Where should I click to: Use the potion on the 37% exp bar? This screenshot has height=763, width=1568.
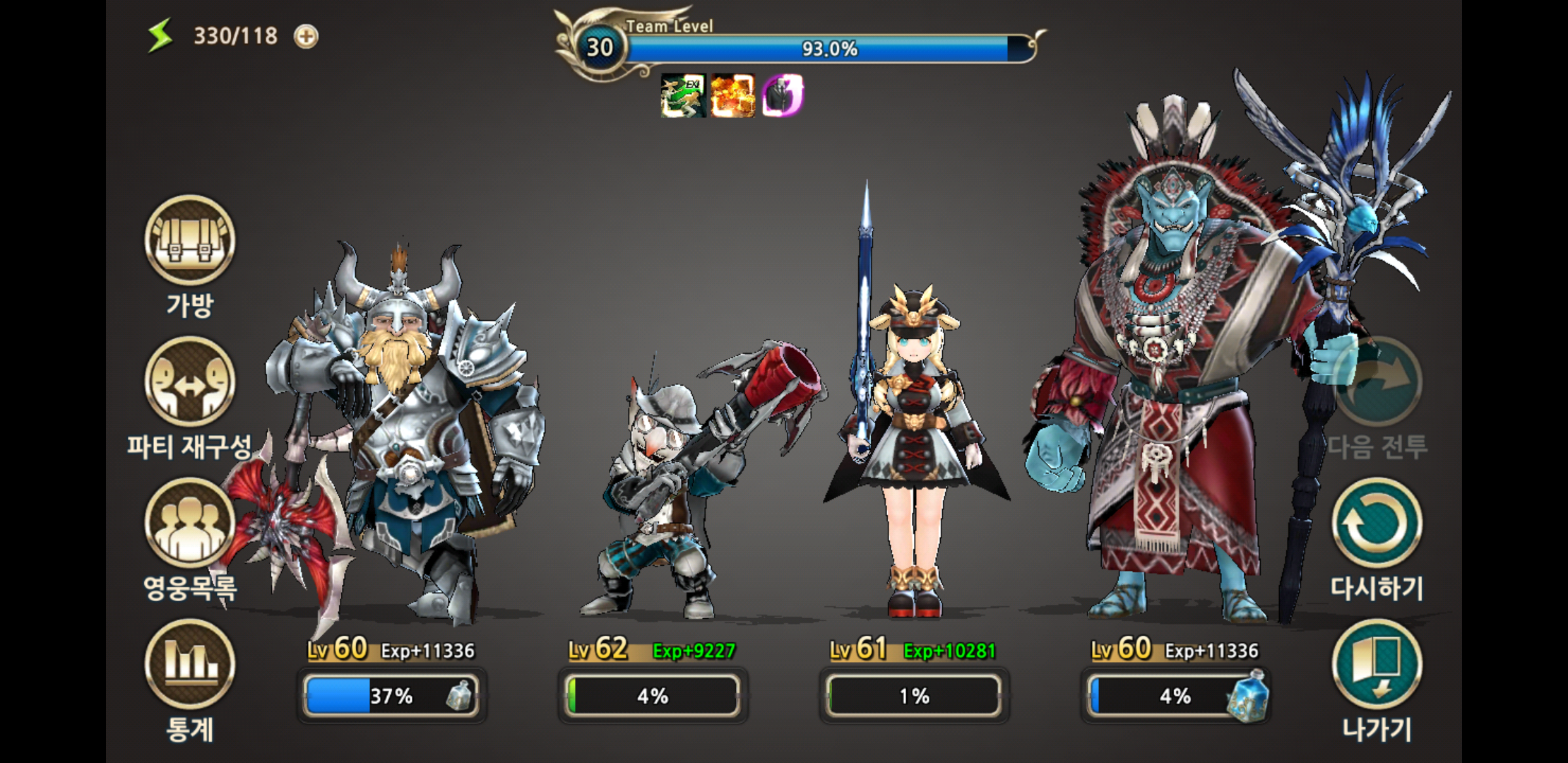[x=459, y=696]
